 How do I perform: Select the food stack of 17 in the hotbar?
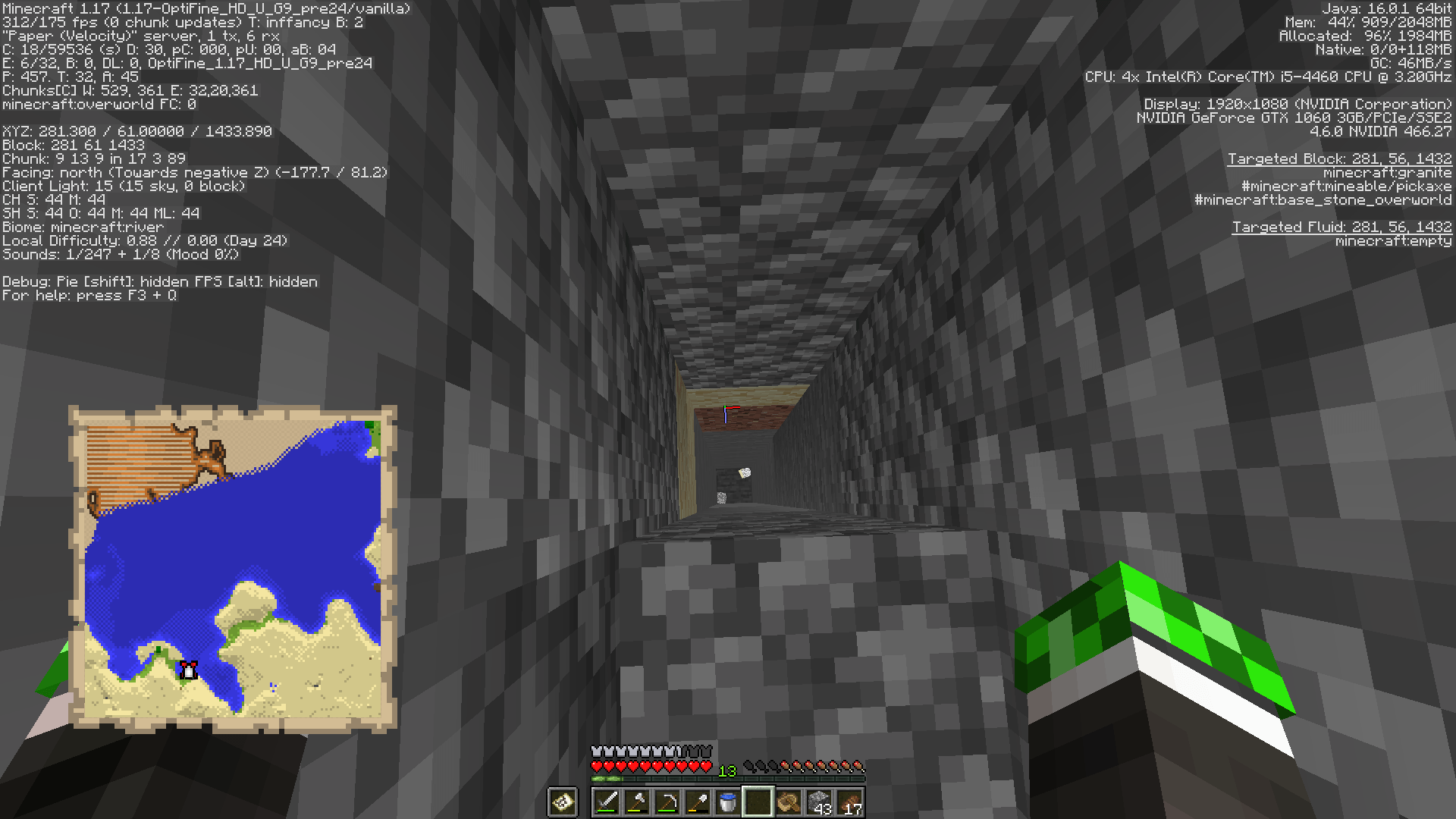pyautogui.click(x=849, y=801)
